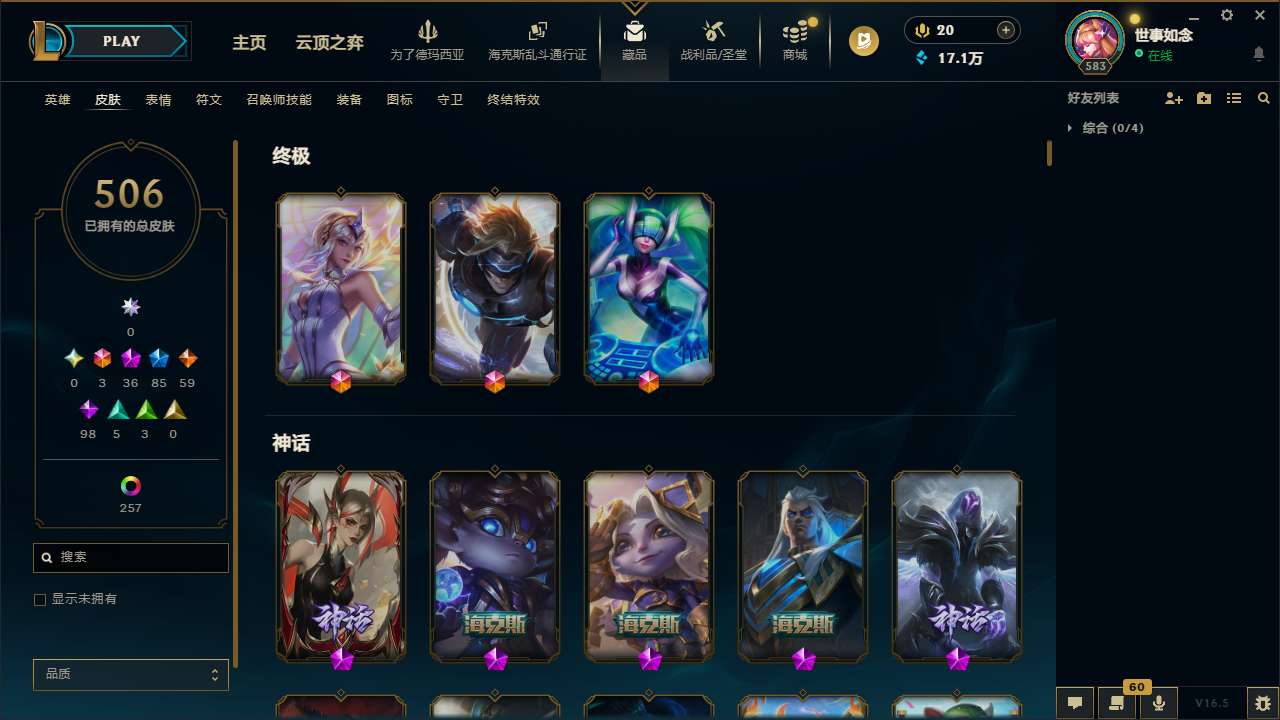The image size is (1280, 720).
Task: Open the 品质 quality dropdown
Action: 130,674
